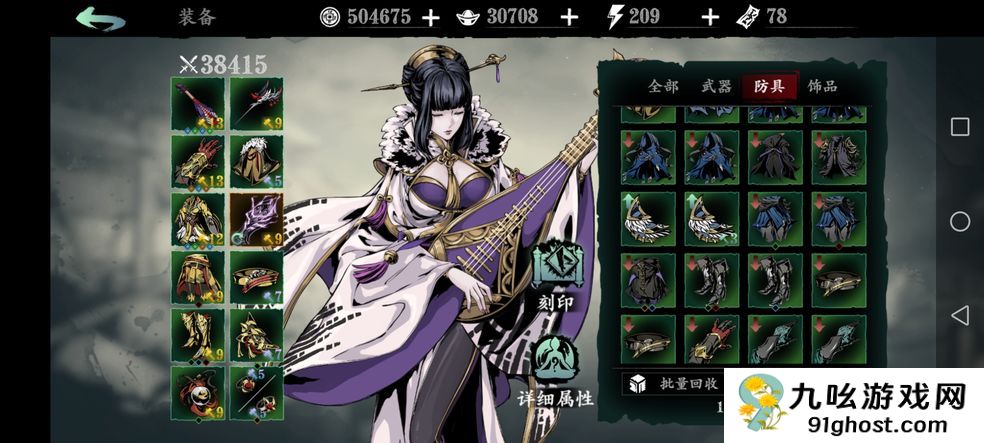
Task: Add energy via plus beside 209
Action: tap(710, 17)
